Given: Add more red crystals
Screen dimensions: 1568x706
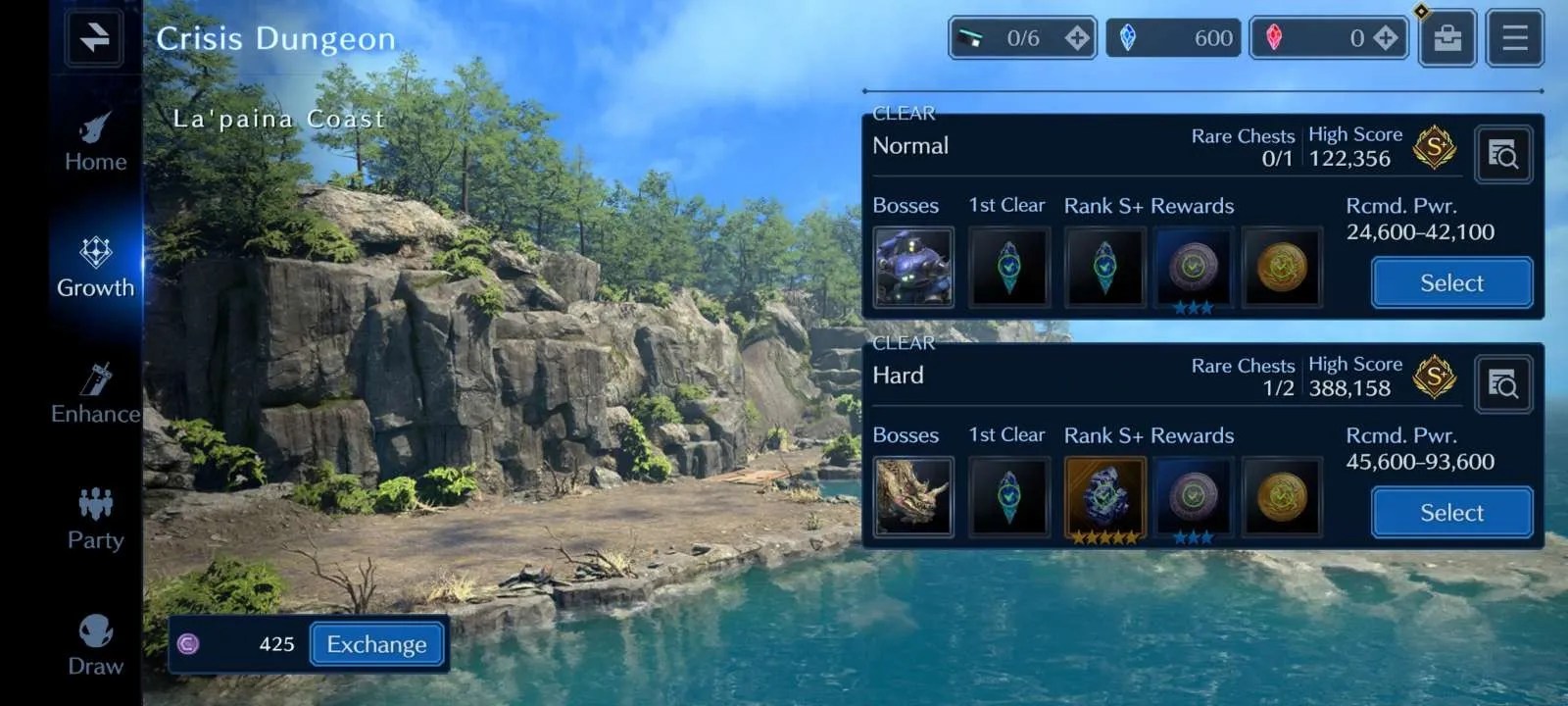Looking at the screenshot, I should (1385, 38).
